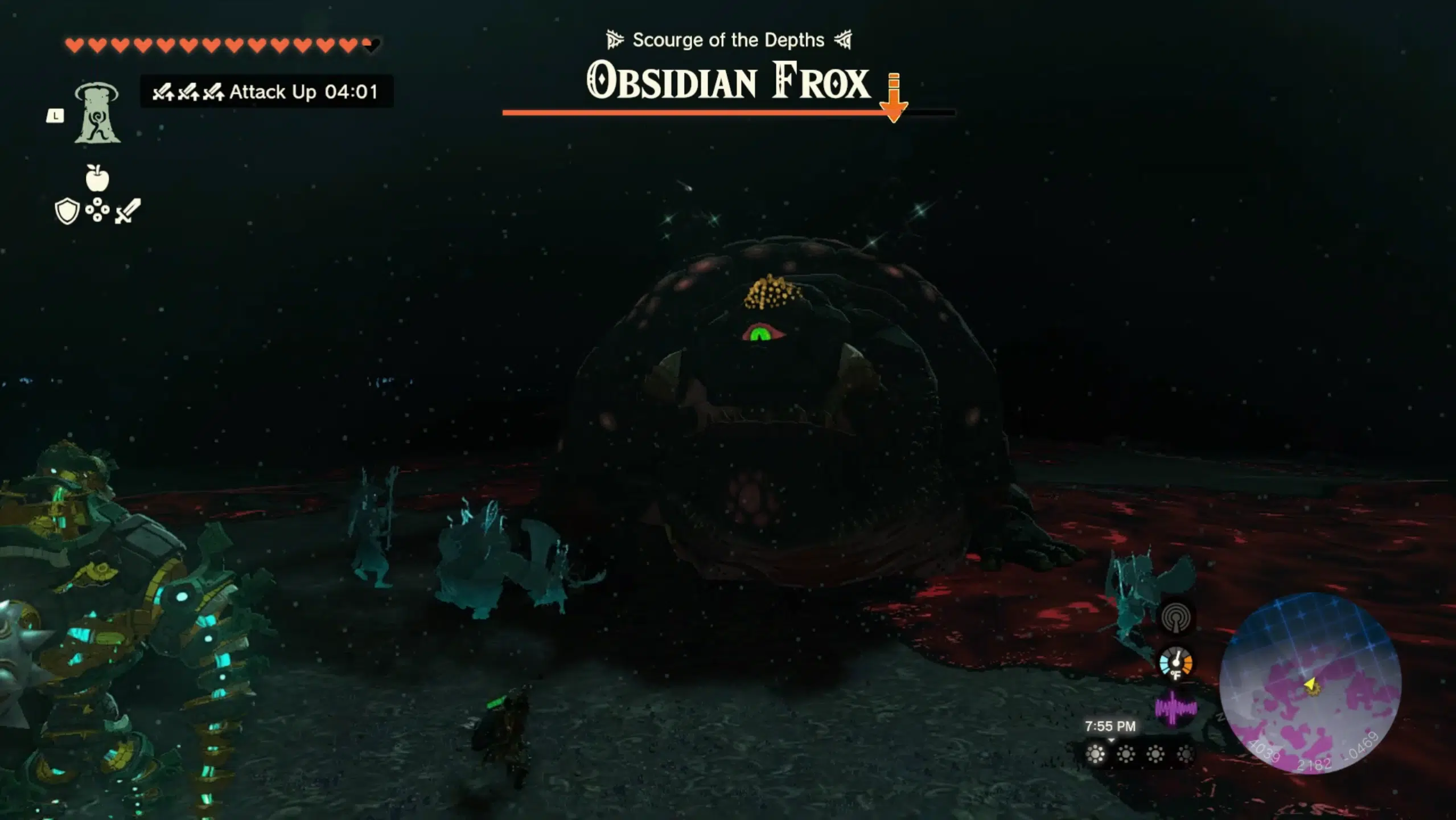Select the apple meal buff icon

[97, 179]
